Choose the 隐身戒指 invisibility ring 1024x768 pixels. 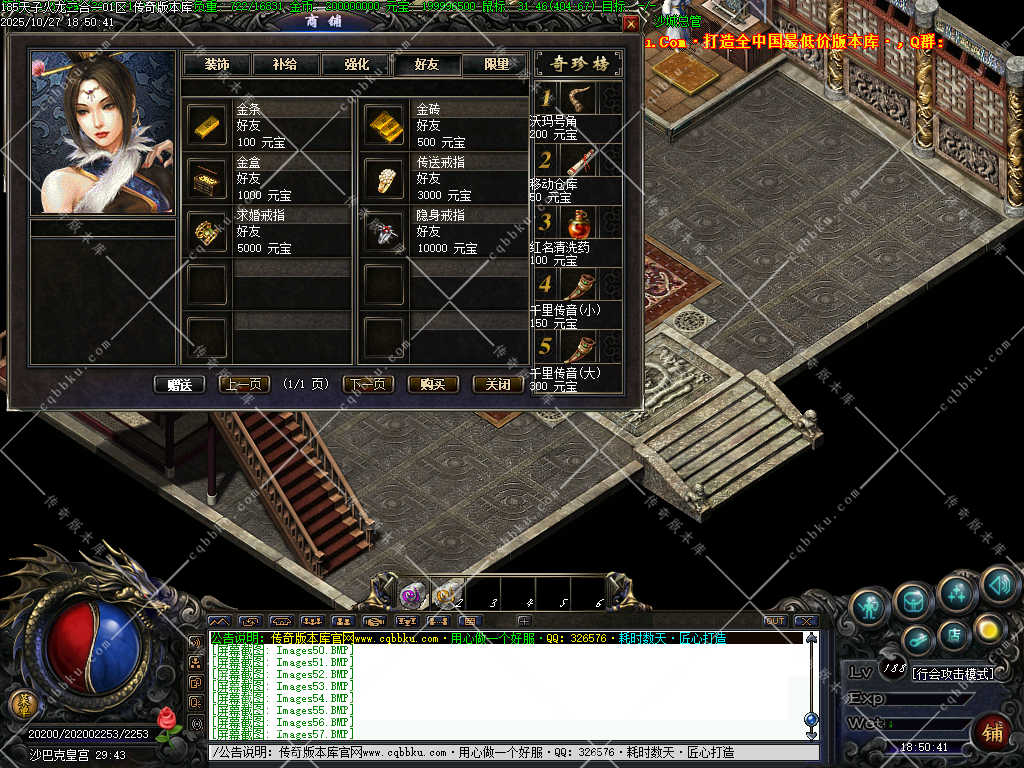coord(383,232)
